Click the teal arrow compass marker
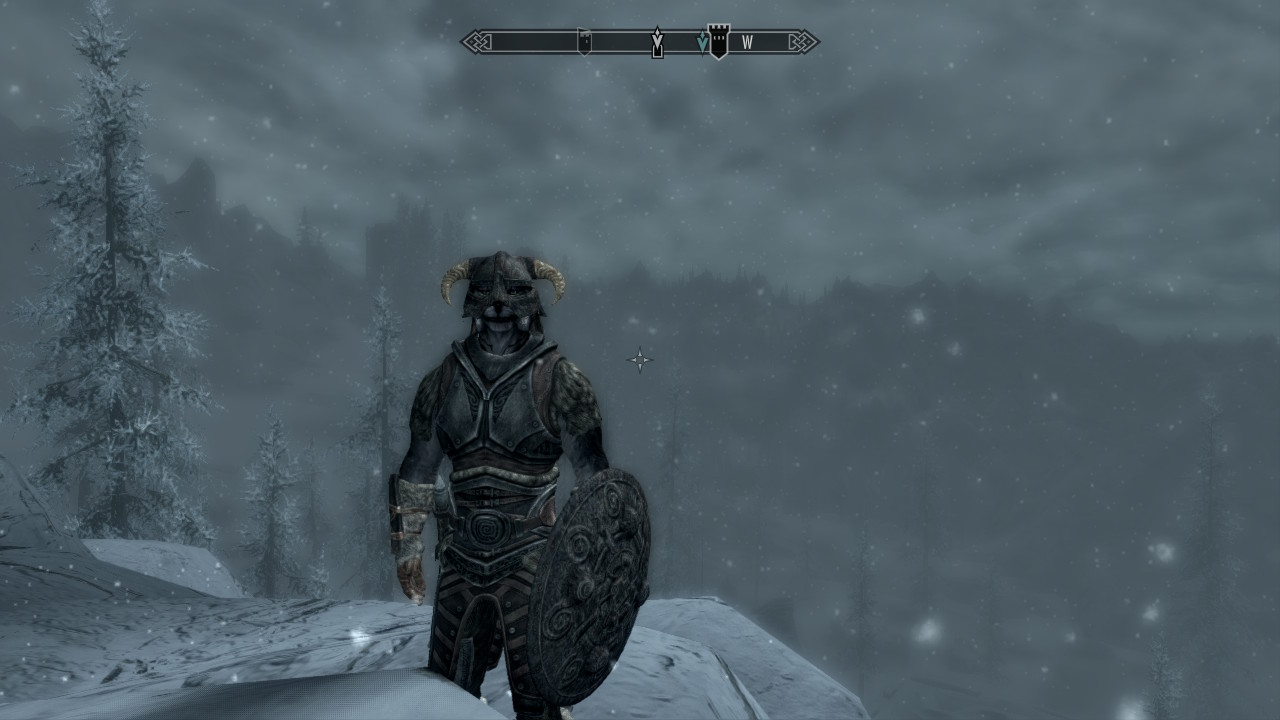1280x720 pixels. point(702,42)
